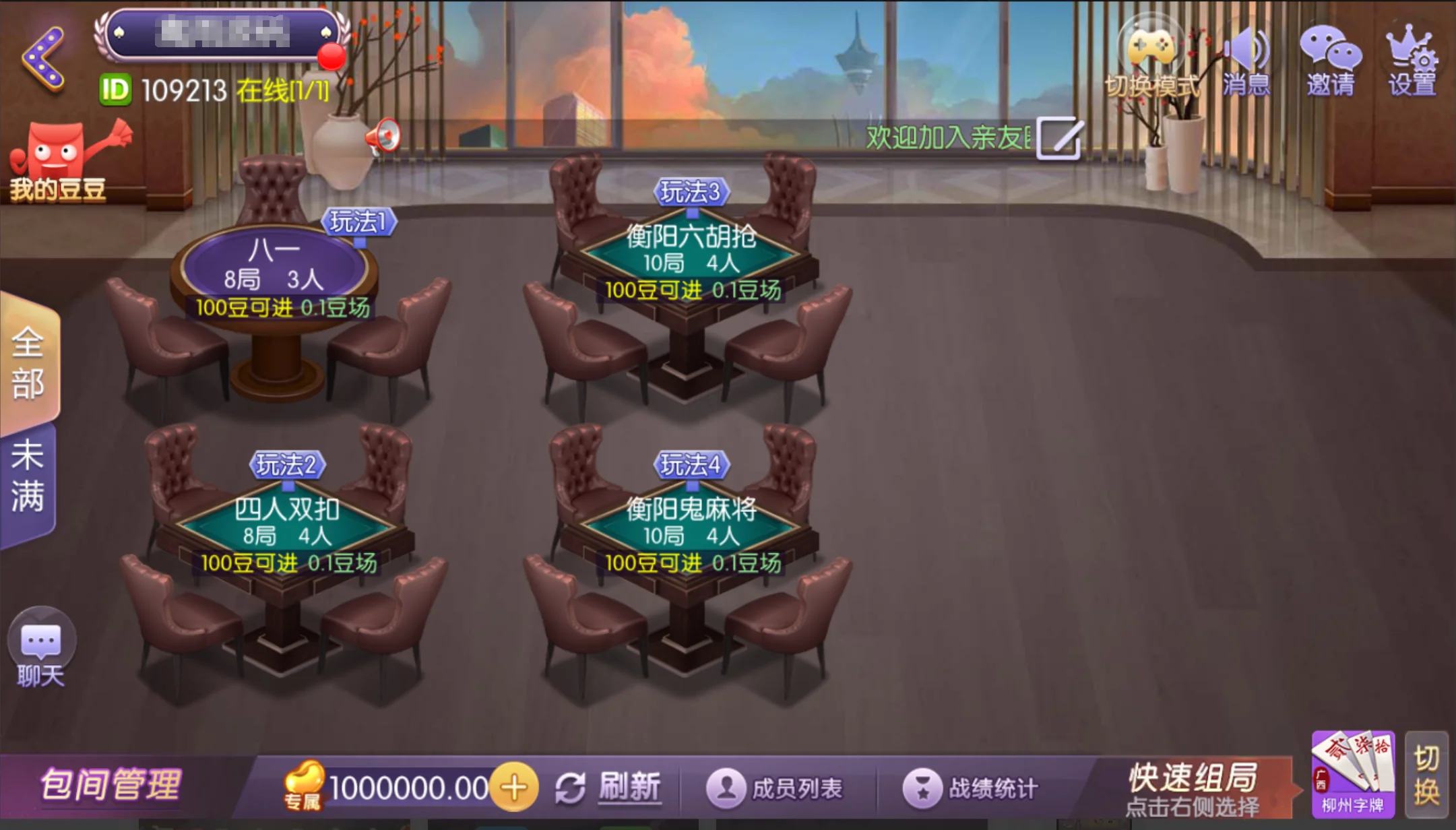This screenshot has height=830, width=1456.
Task: Edit the welcome announcement text
Action: (1060, 139)
